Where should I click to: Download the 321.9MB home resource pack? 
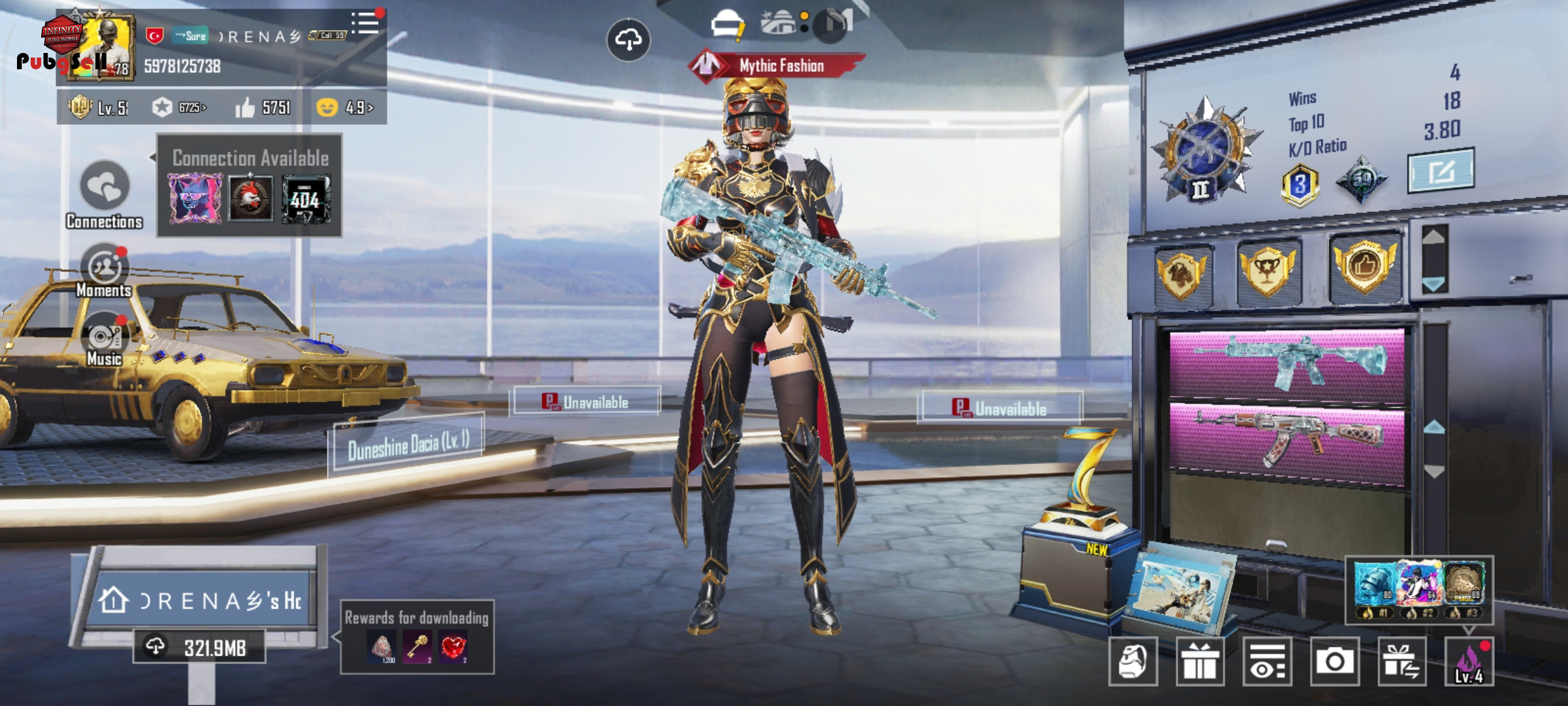click(199, 647)
